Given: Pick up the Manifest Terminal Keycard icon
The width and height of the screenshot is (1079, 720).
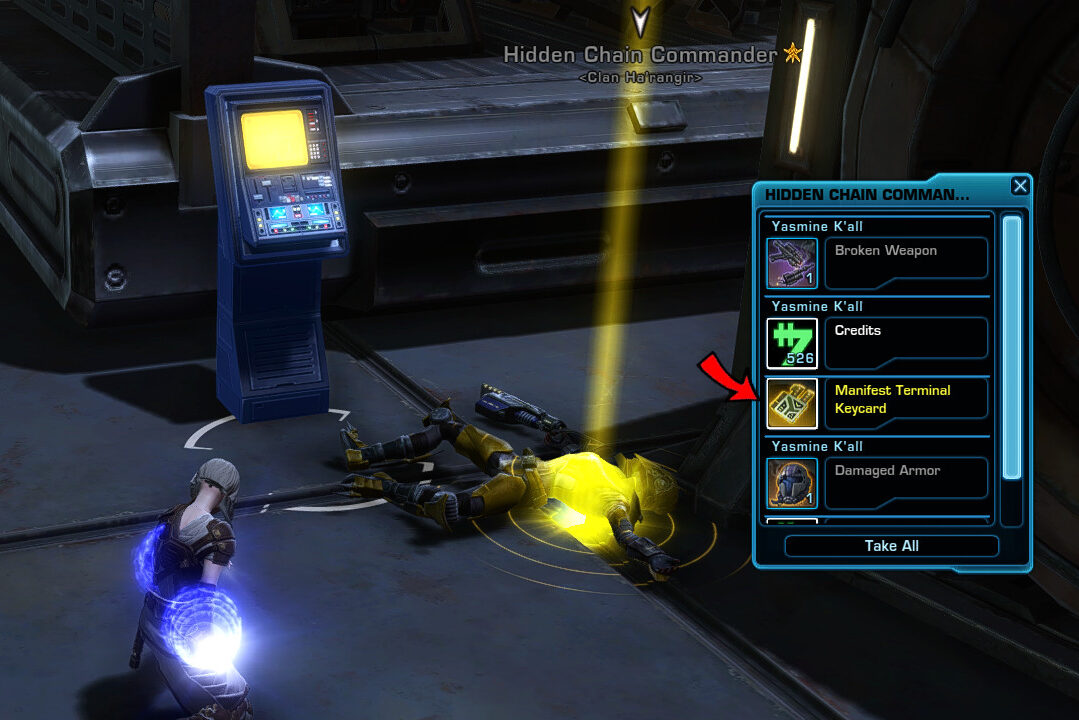Looking at the screenshot, I should click(792, 403).
